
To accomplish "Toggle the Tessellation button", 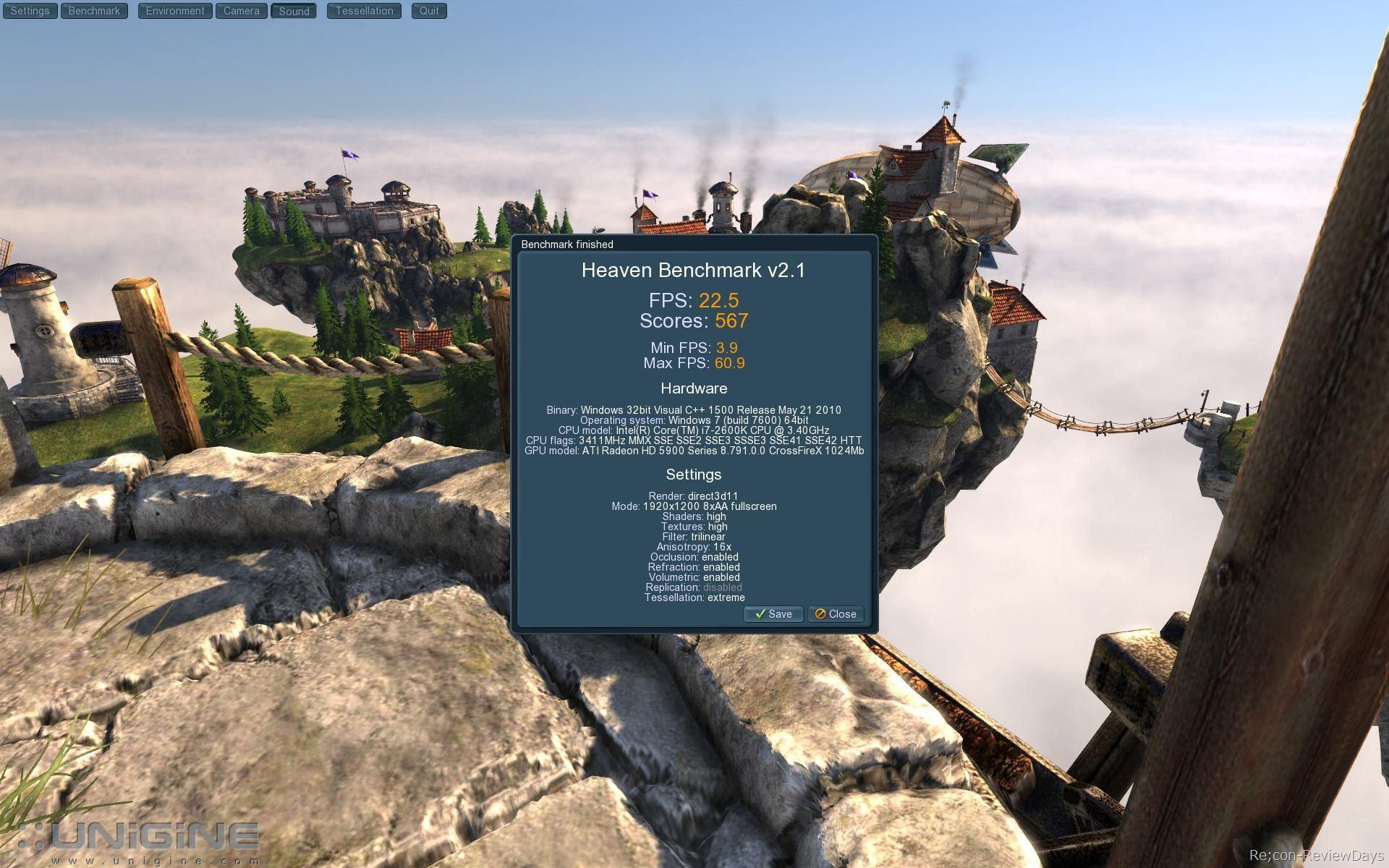I will click(364, 11).
